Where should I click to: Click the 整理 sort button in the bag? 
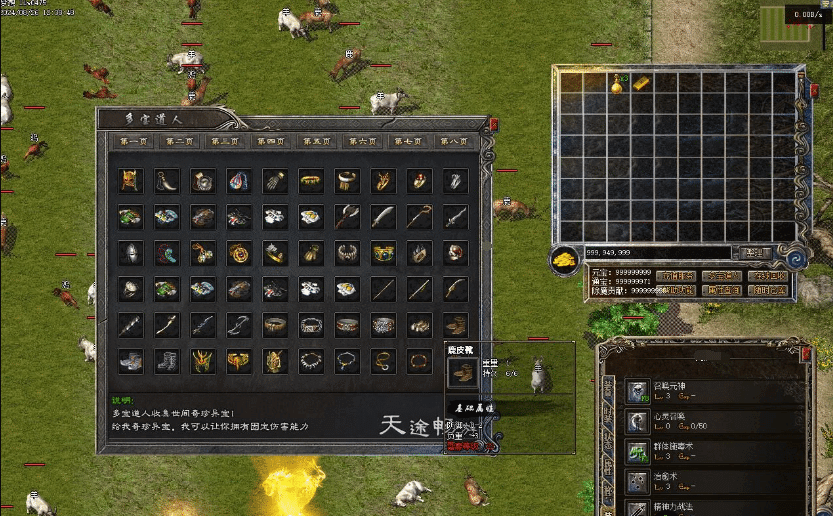coord(756,253)
